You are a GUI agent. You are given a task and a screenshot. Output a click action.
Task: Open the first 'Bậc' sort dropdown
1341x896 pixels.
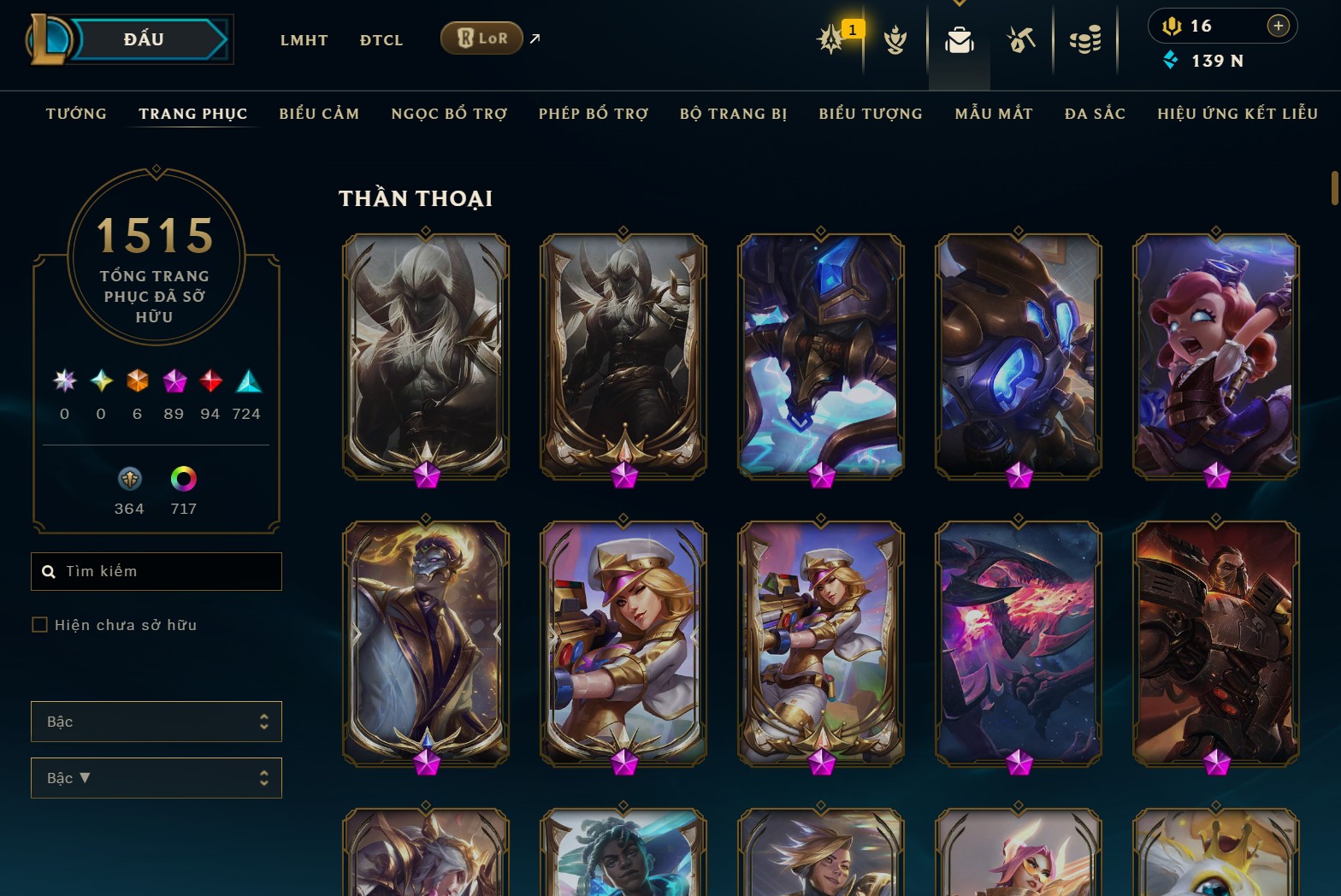click(157, 722)
